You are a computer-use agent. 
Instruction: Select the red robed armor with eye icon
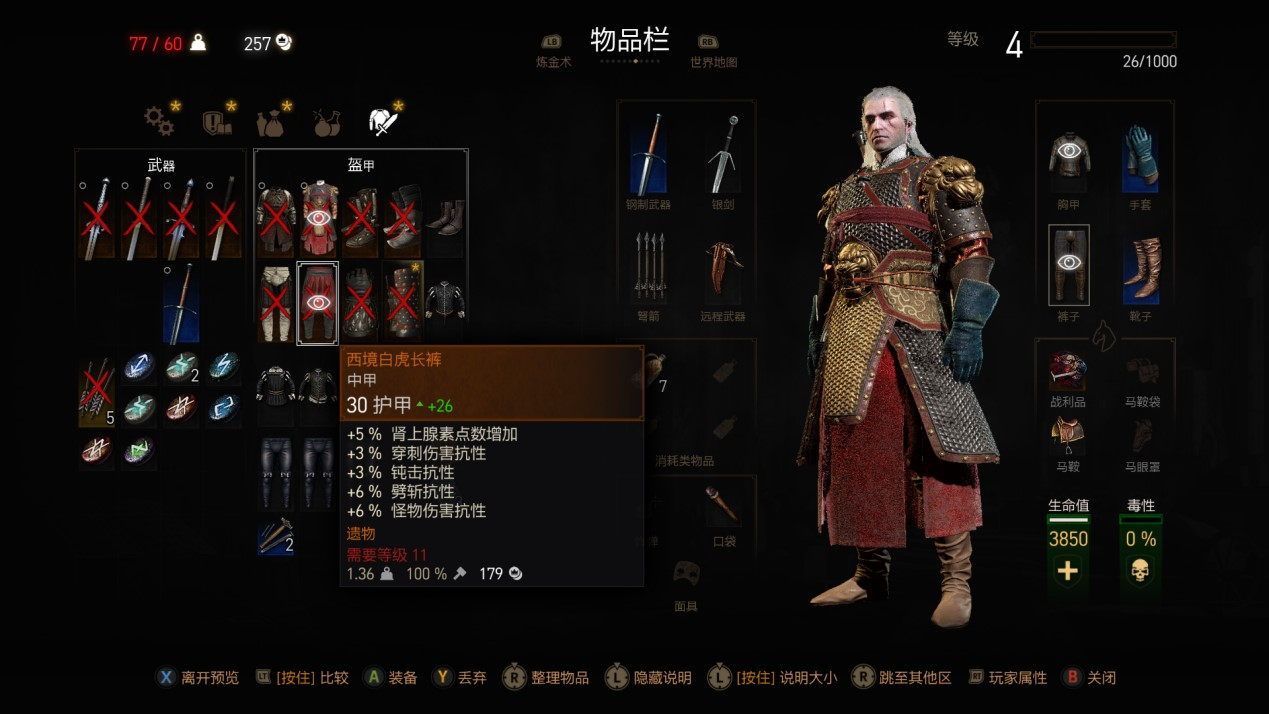(x=318, y=217)
